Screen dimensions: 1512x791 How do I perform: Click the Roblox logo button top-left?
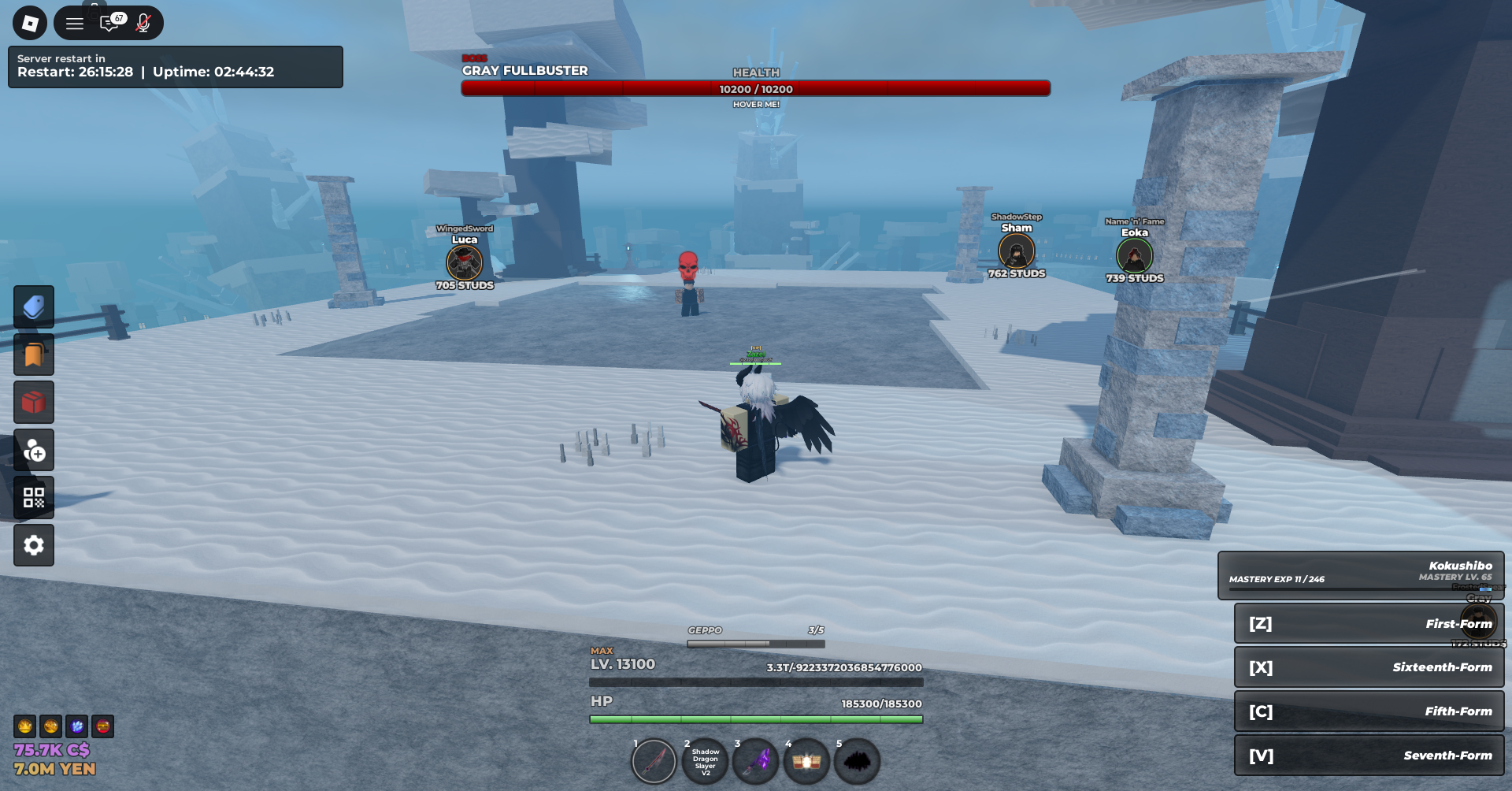pos(30,23)
